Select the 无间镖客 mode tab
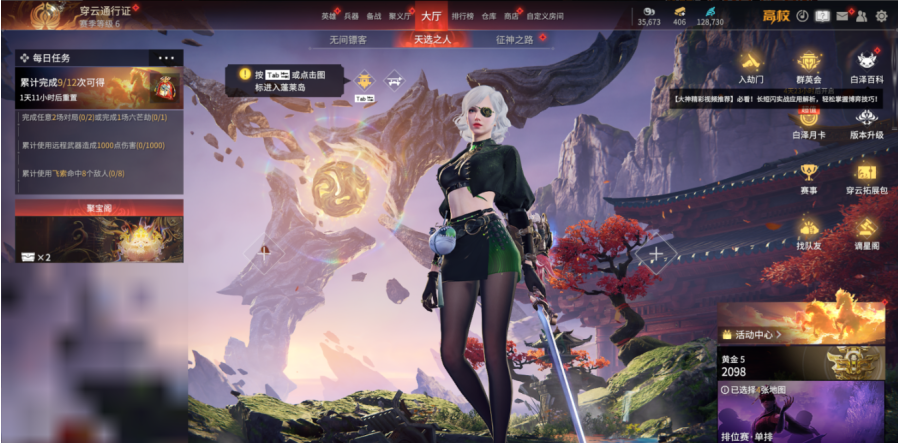The image size is (900, 443). tap(348, 40)
